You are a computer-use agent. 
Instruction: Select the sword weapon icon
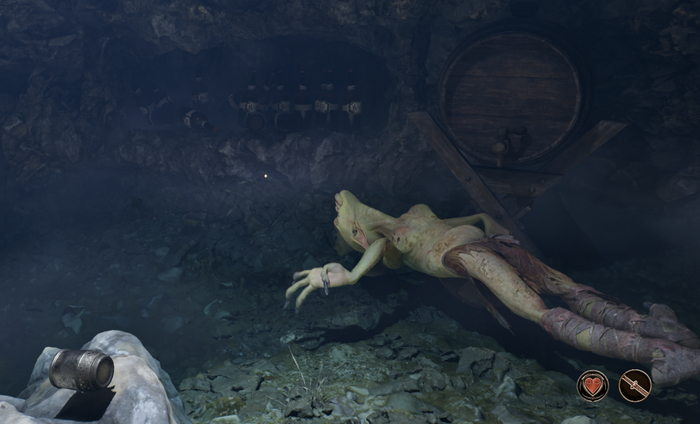click(x=635, y=385)
